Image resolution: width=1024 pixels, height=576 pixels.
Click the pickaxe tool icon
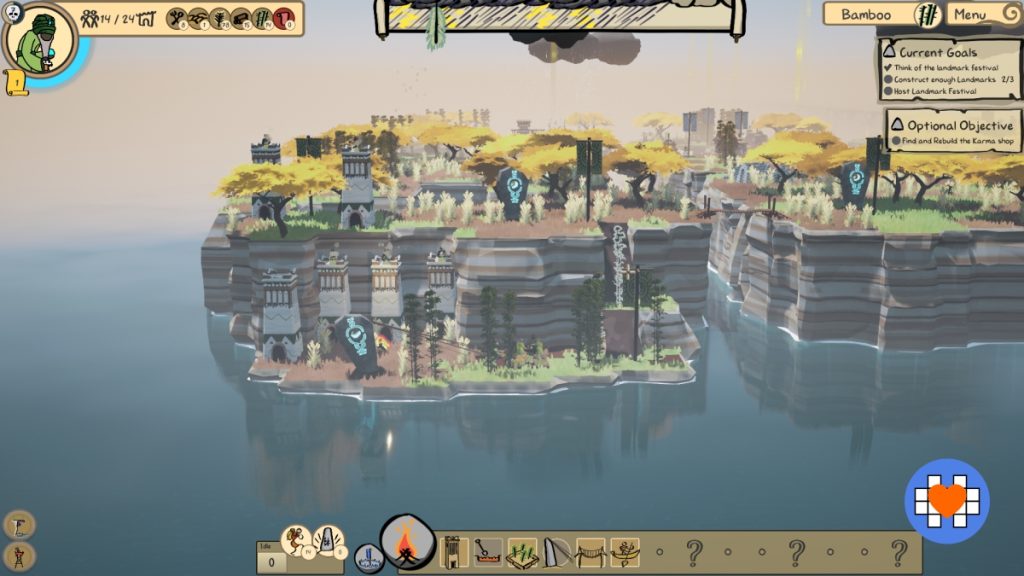pyautogui.click(x=19, y=524)
